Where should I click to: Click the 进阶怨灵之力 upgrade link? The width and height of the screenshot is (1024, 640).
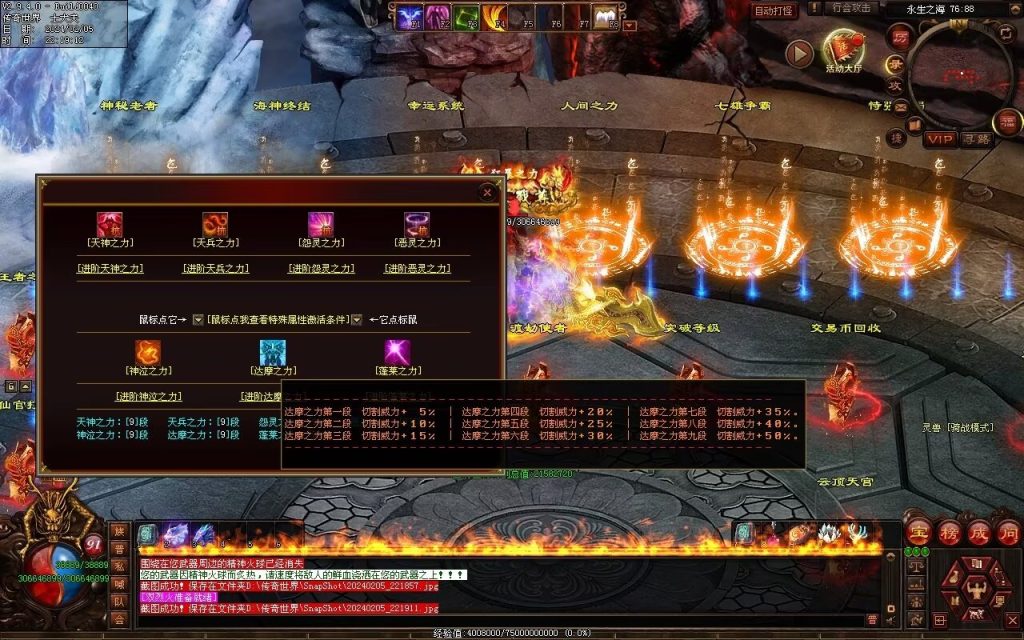pyautogui.click(x=320, y=268)
